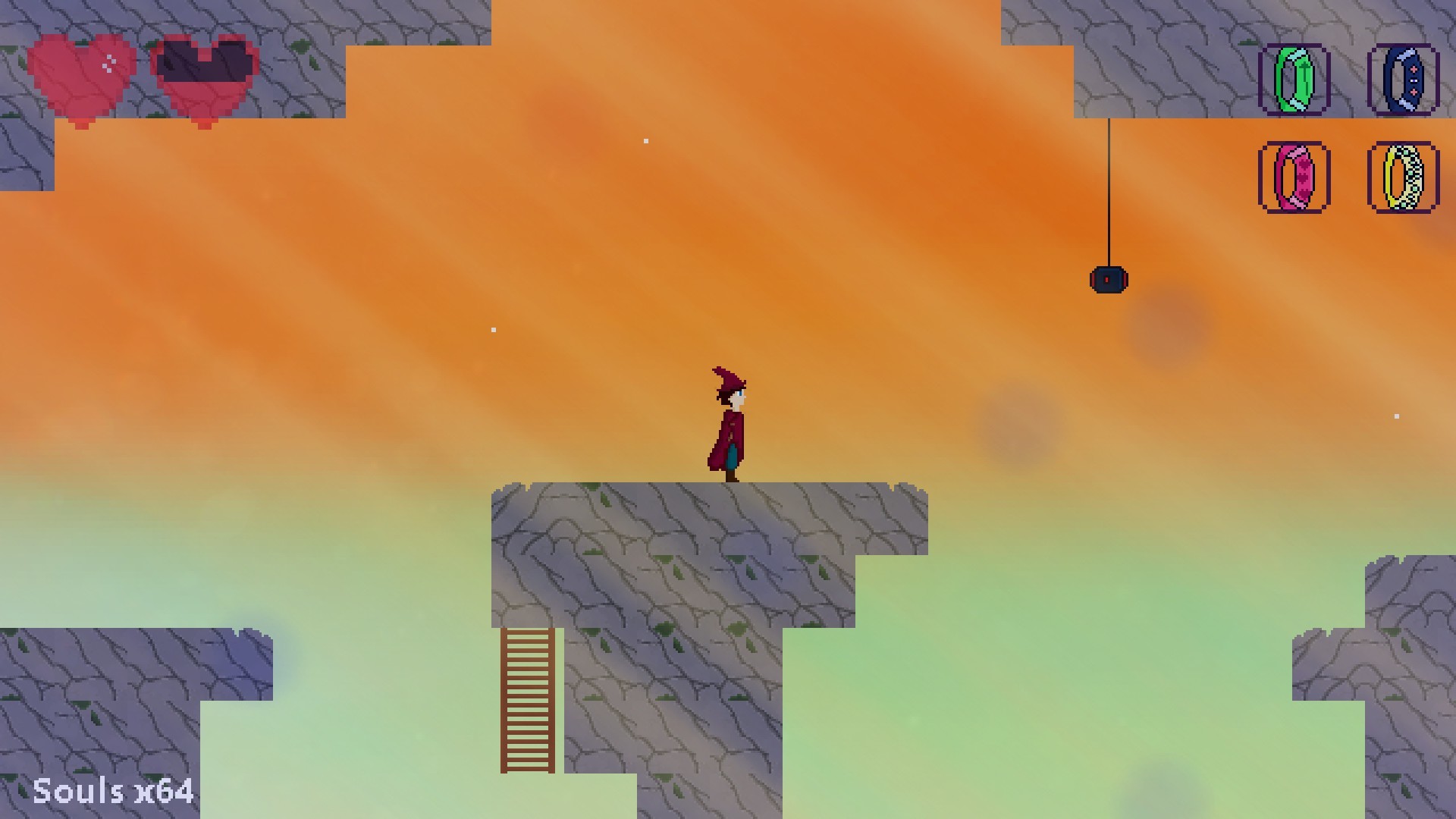Image resolution: width=1456 pixels, height=819 pixels.
Task: Click the Souls x64 counter
Action: click(x=114, y=792)
